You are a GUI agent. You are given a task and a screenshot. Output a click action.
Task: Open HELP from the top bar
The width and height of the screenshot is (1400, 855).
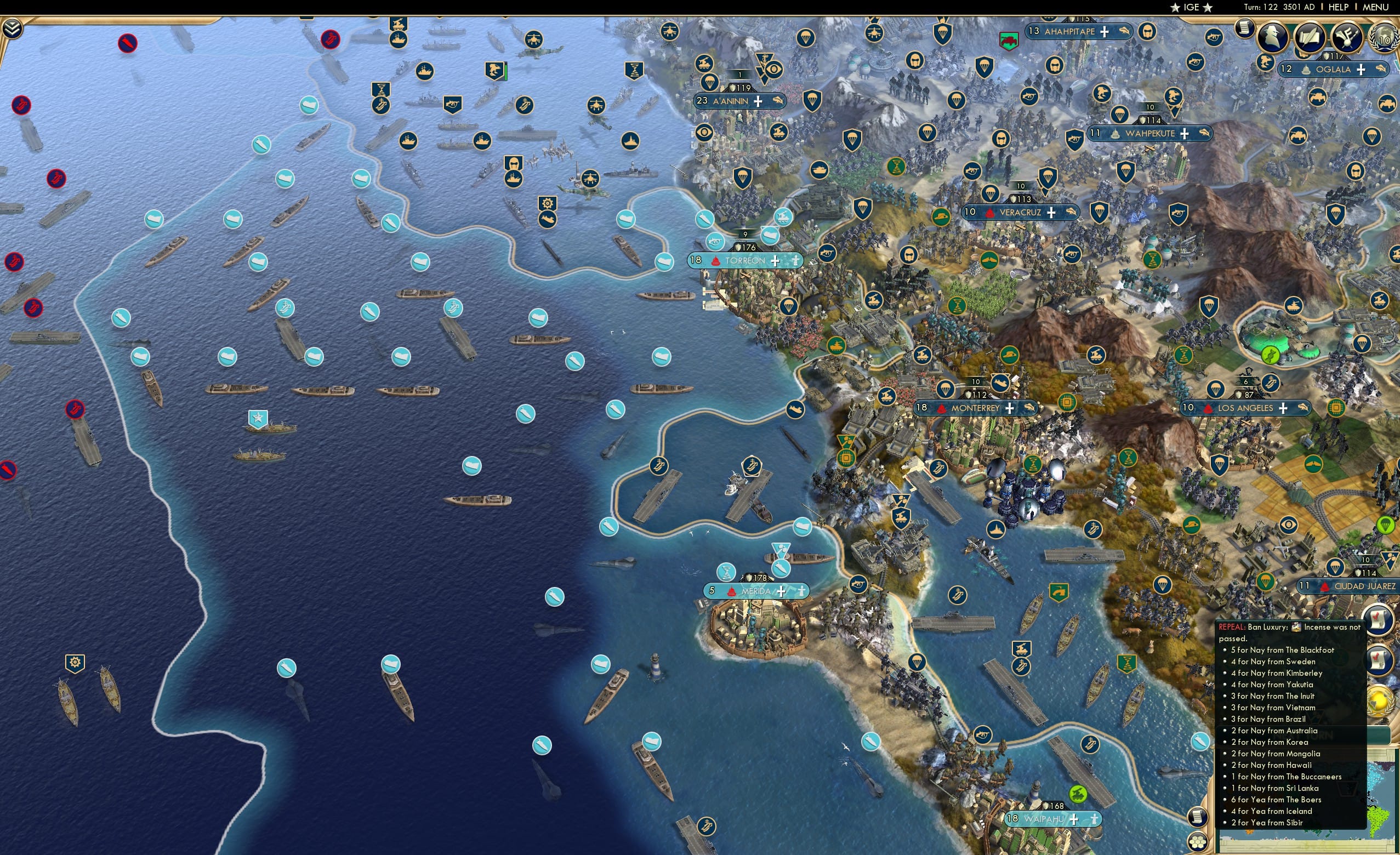1339,7
